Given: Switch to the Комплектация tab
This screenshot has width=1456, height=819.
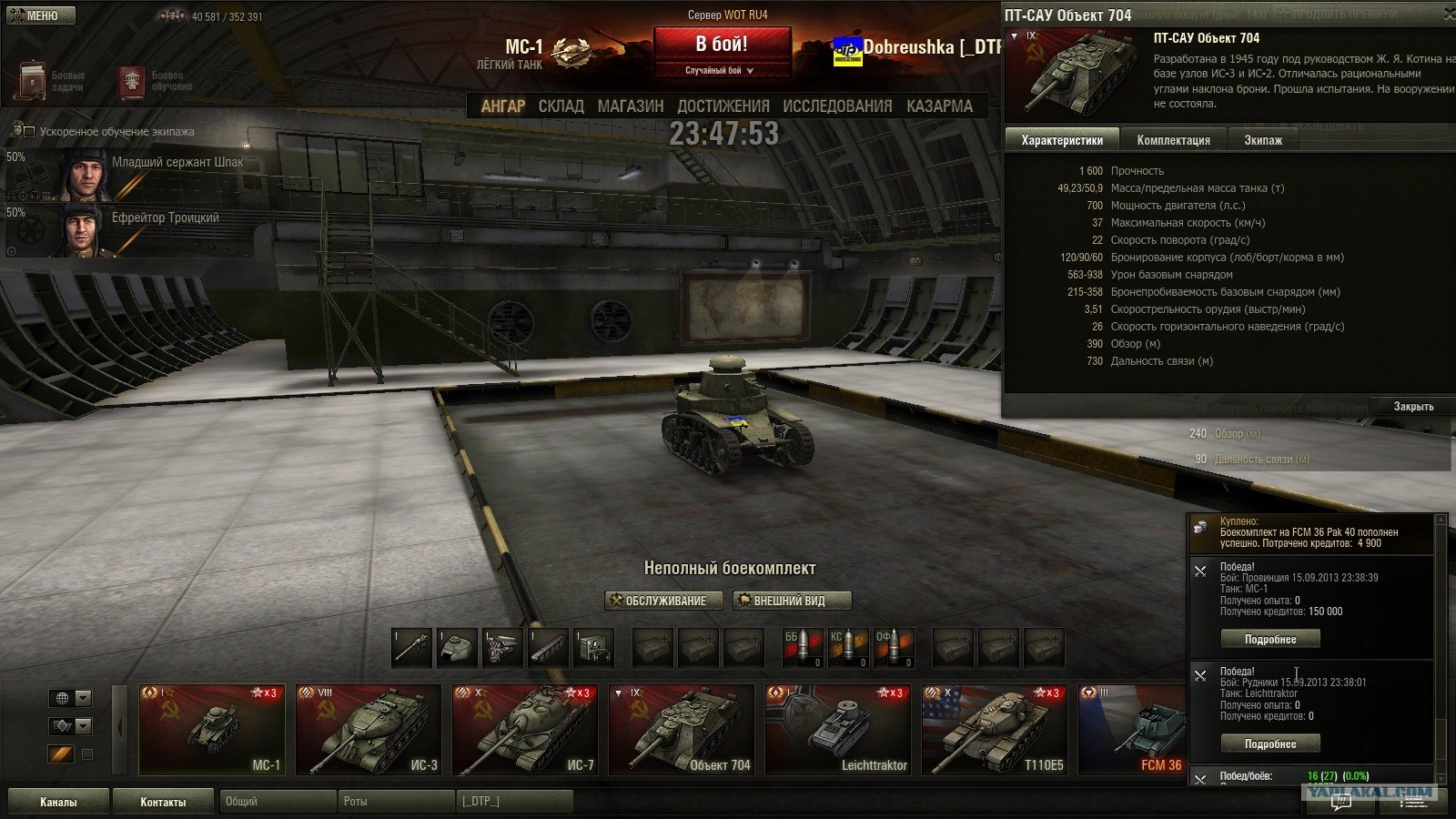Looking at the screenshot, I should 1173,140.
